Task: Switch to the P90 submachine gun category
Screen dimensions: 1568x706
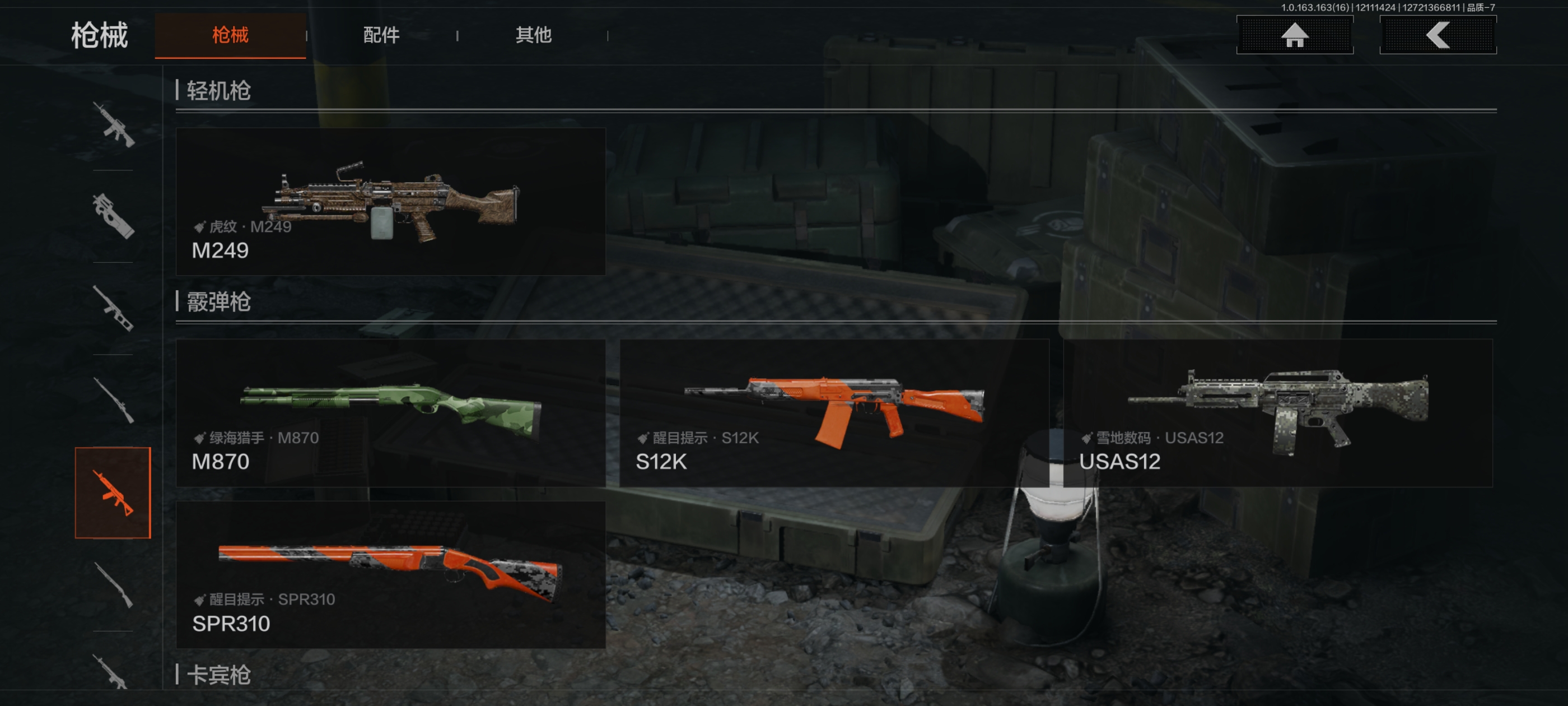Action: [x=113, y=216]
